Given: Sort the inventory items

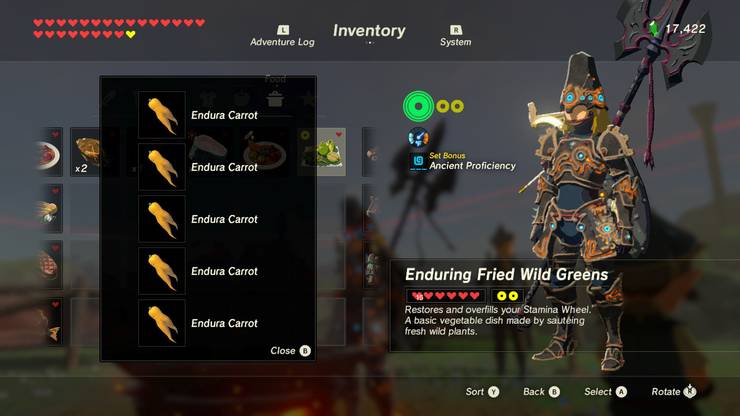Looking at the screenshot, I should (x=480, y=392).
